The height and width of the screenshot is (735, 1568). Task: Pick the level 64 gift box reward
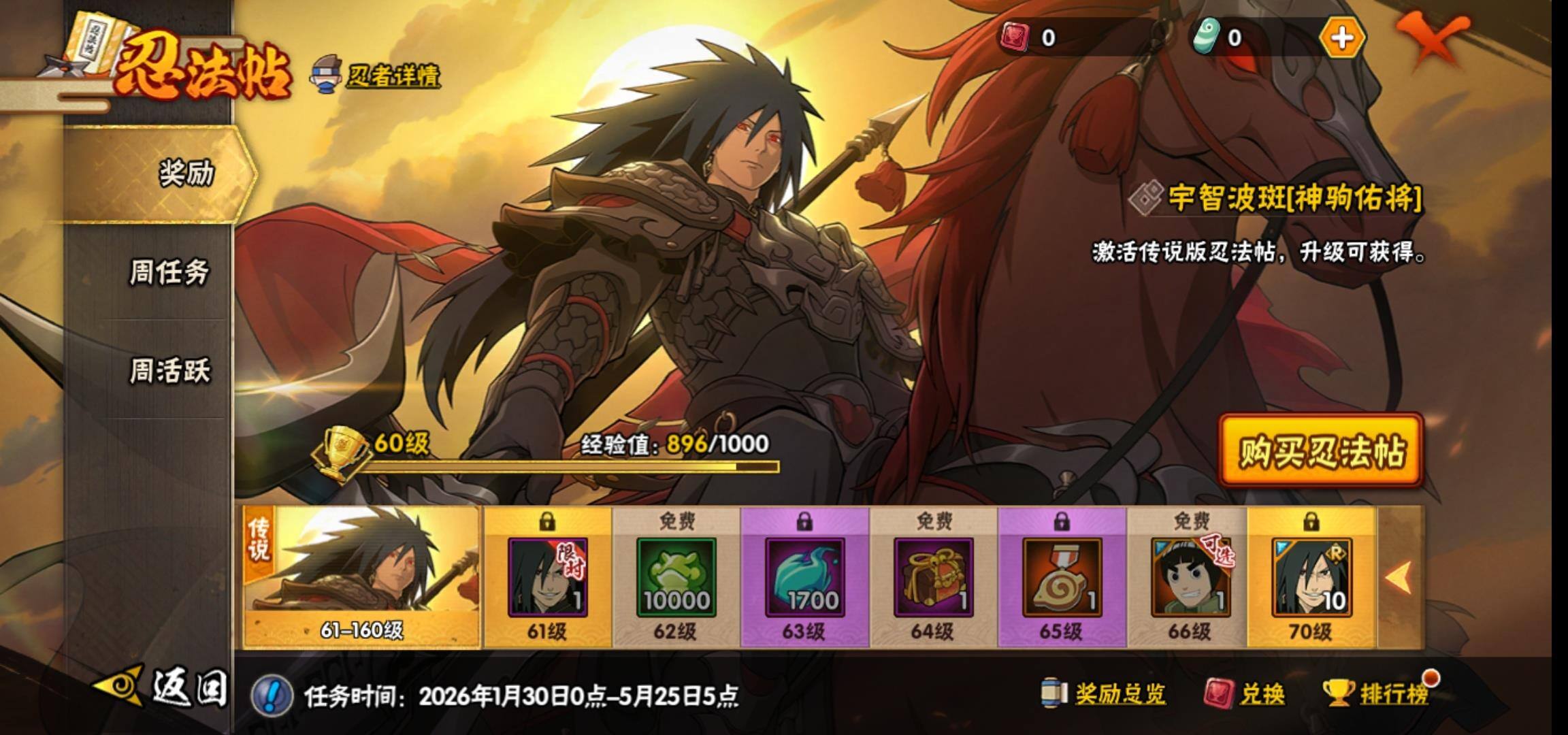[933, 577]
